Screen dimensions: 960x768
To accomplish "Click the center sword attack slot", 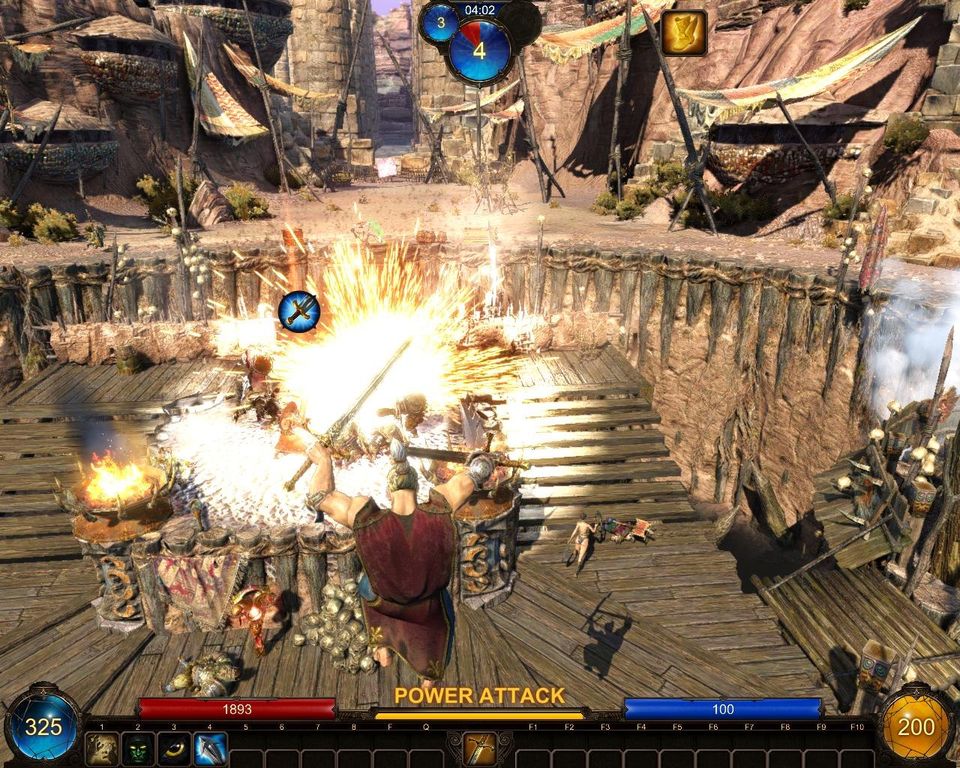I will [x=480, y=748].
